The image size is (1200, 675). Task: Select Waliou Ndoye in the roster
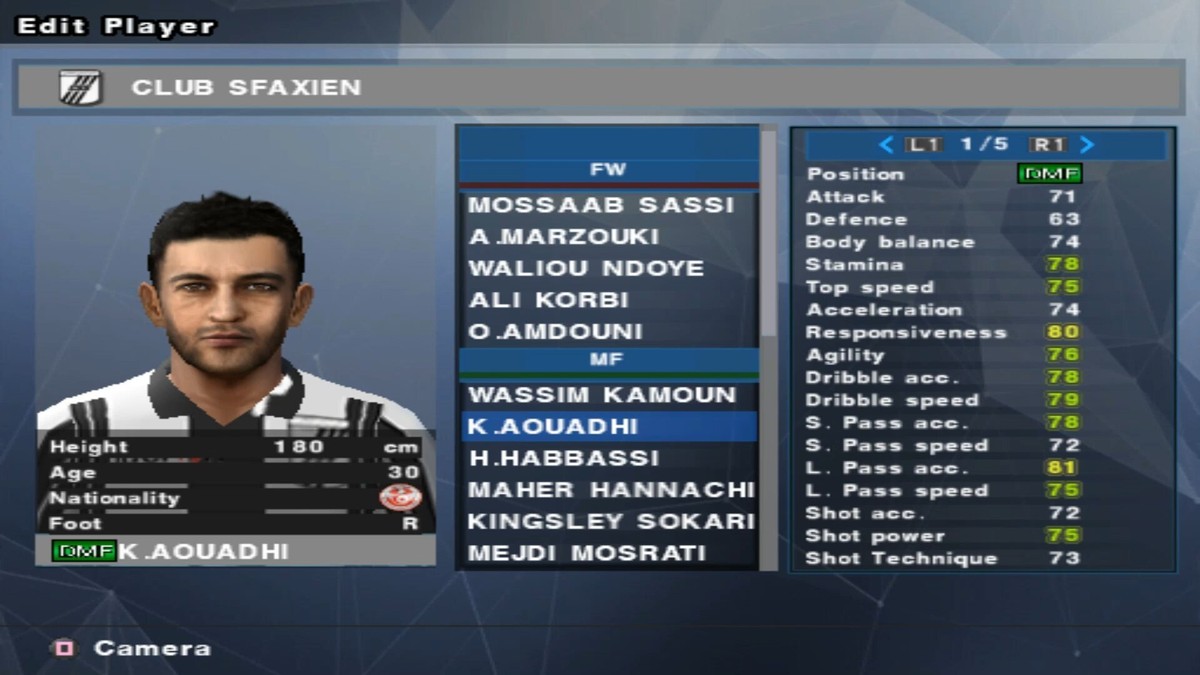(x=586, y=268)
